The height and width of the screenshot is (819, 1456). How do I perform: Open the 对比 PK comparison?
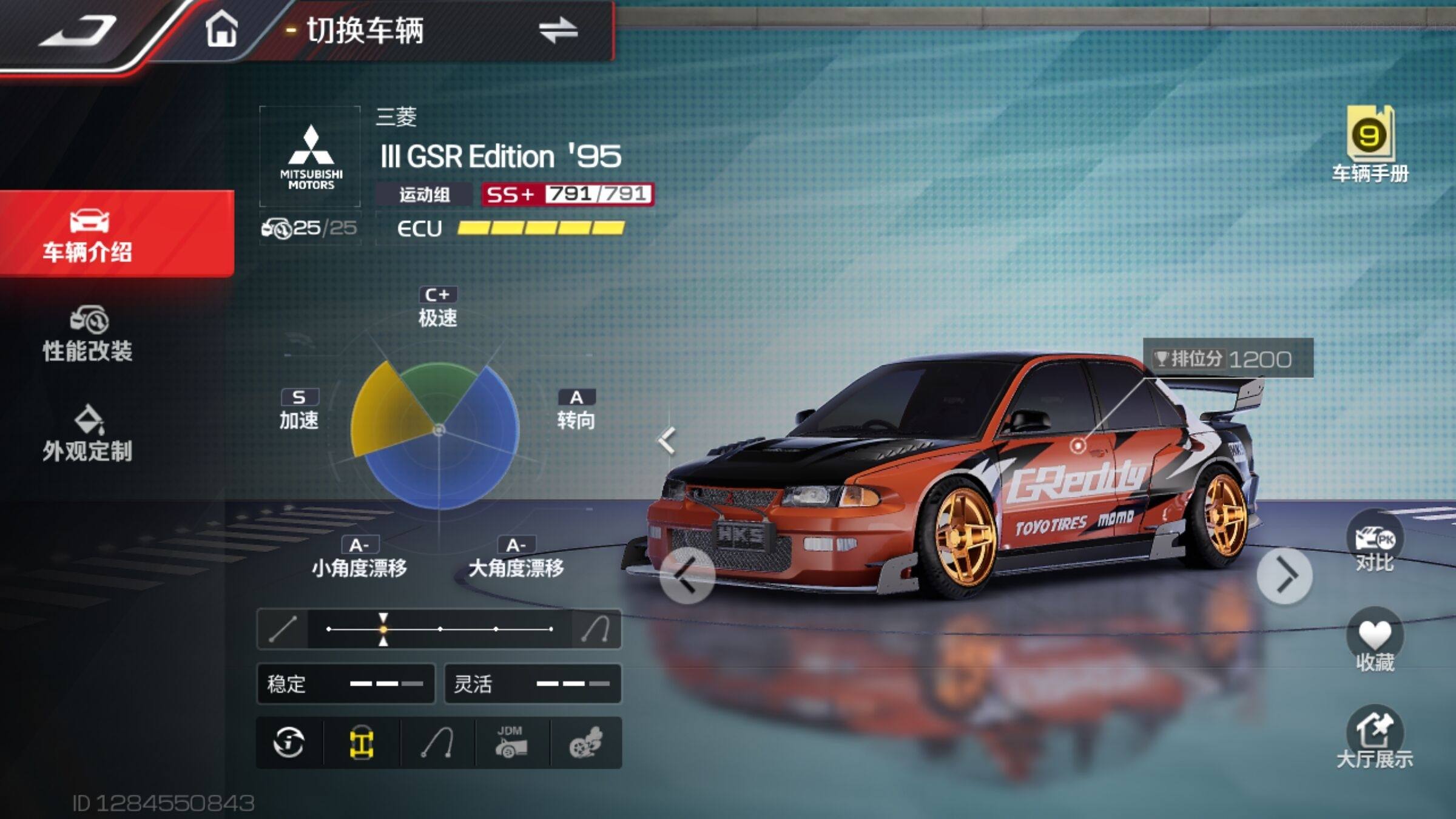point(1375,542)
